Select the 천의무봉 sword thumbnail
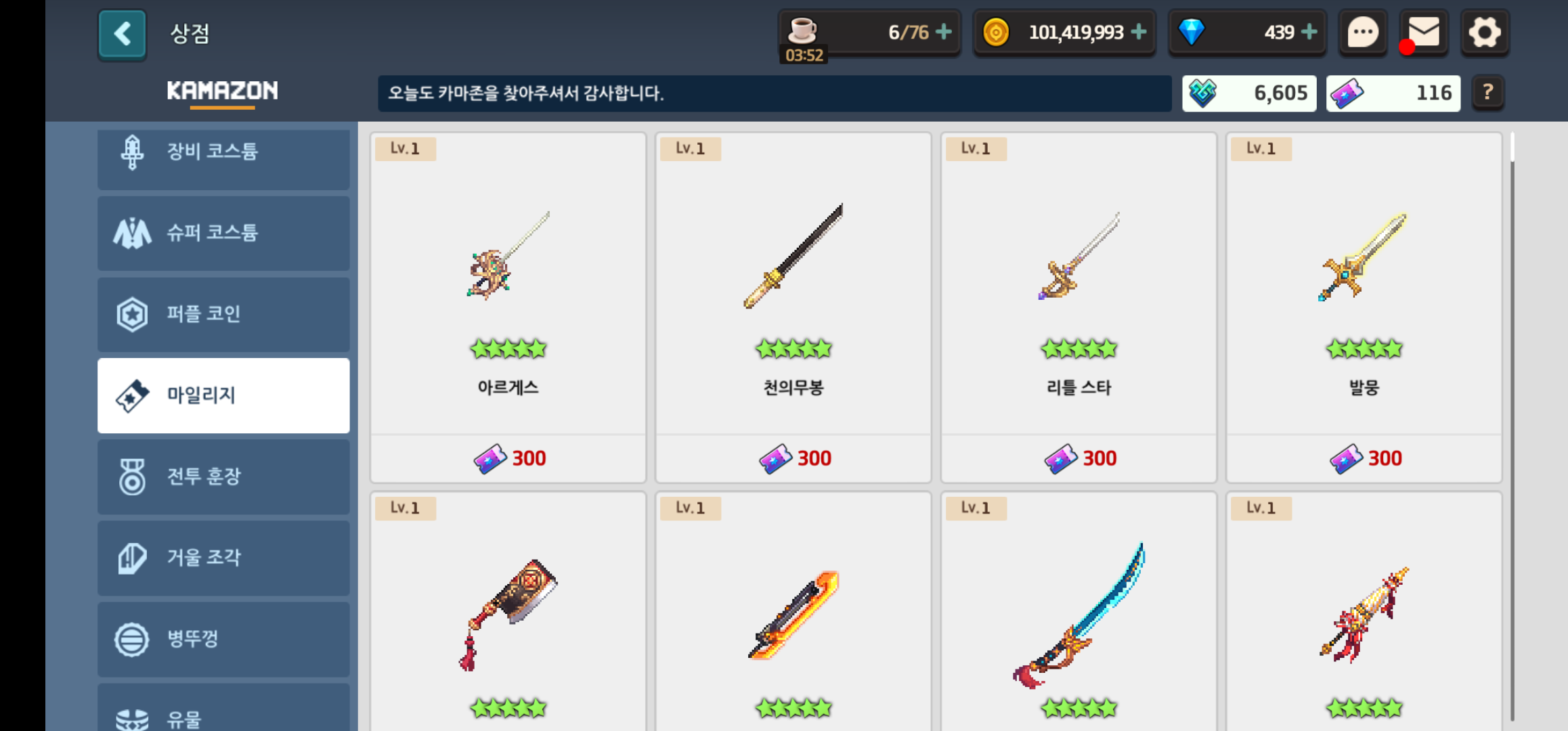Image resolution: width=1568 pixels, height=731 pixels. click(x=793, y=257)
